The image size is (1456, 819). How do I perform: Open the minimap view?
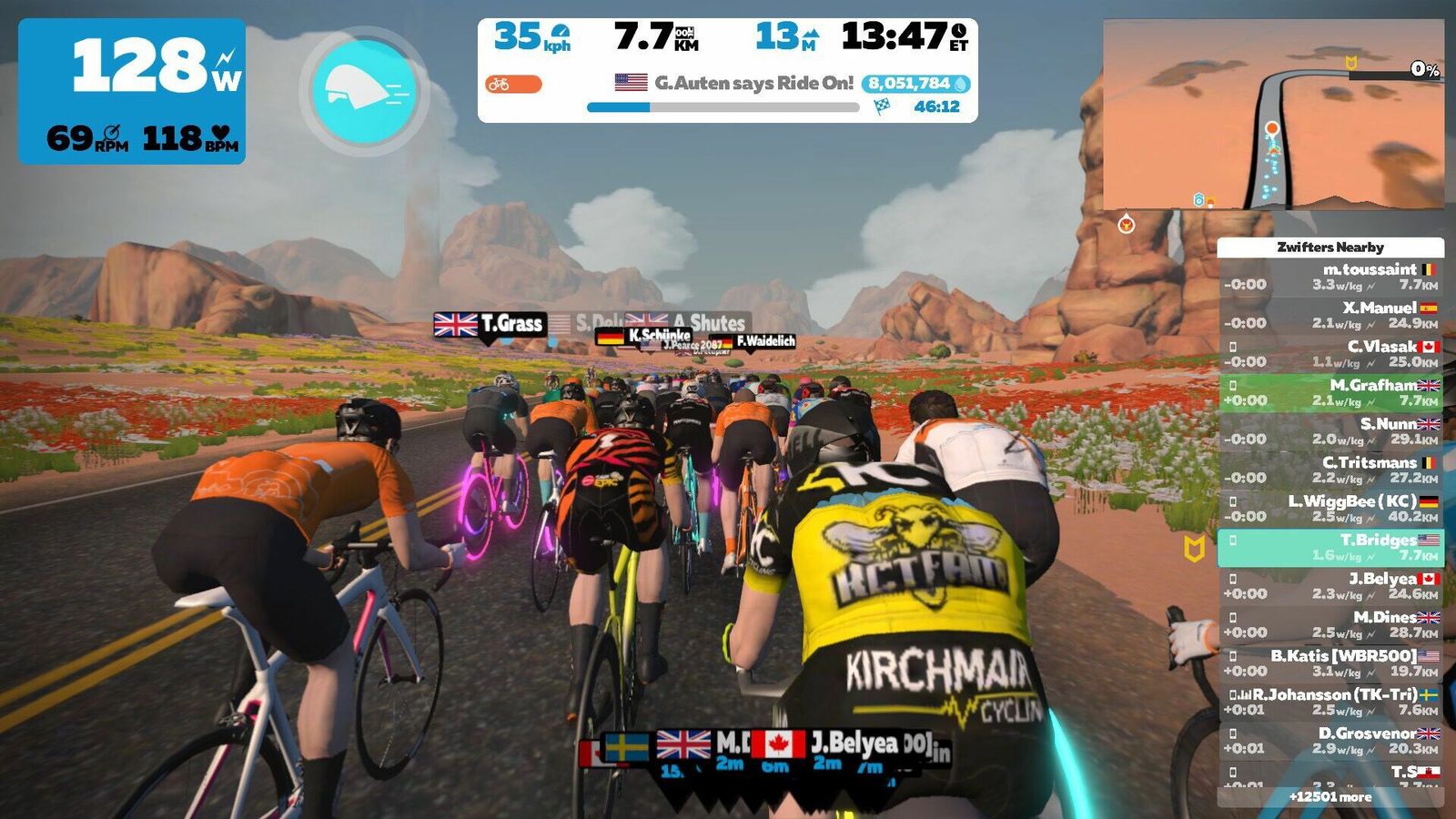click(1272, 116)
